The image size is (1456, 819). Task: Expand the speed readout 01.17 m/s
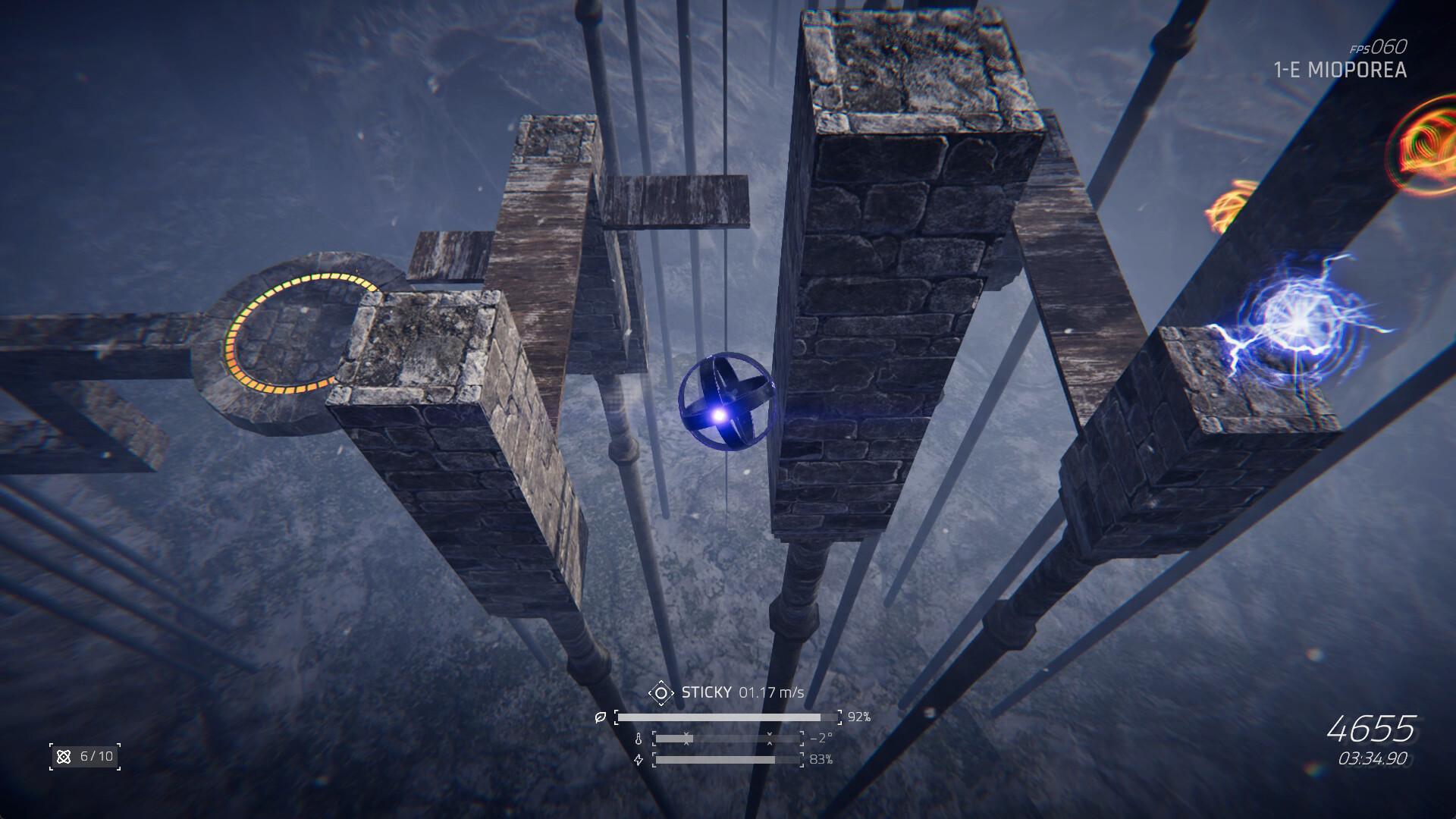(x=772, y=692)
